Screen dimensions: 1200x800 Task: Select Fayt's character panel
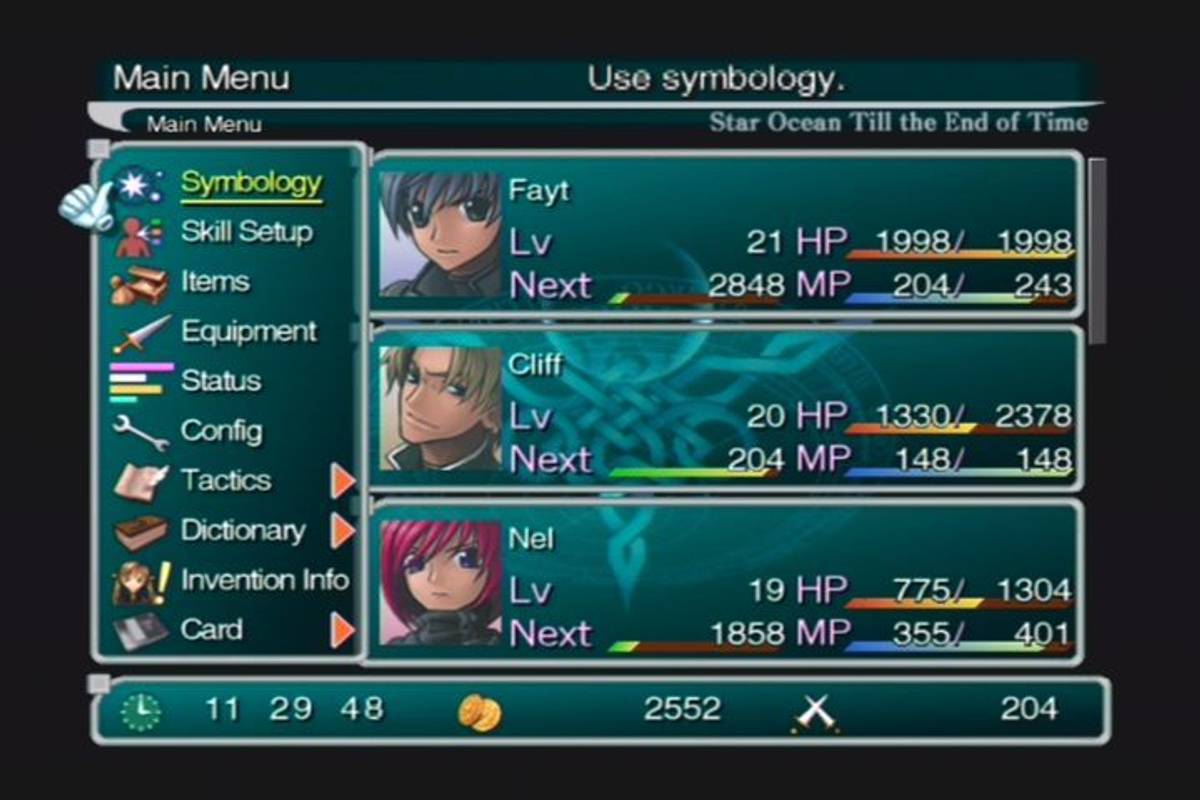(727, 235)
